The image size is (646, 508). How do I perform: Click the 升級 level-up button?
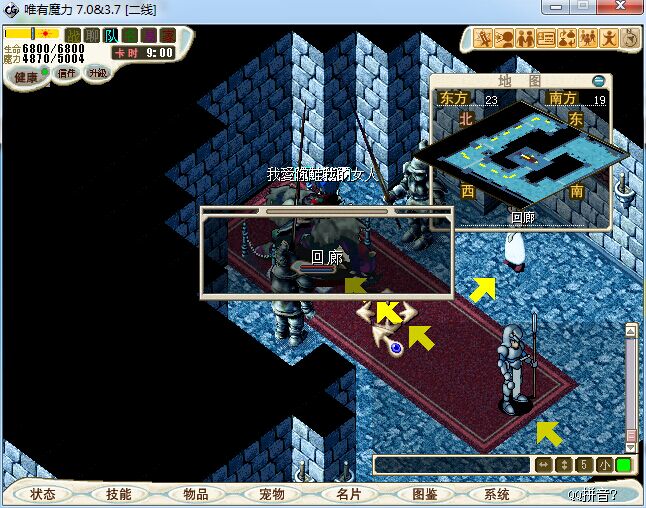click(97, 73)
